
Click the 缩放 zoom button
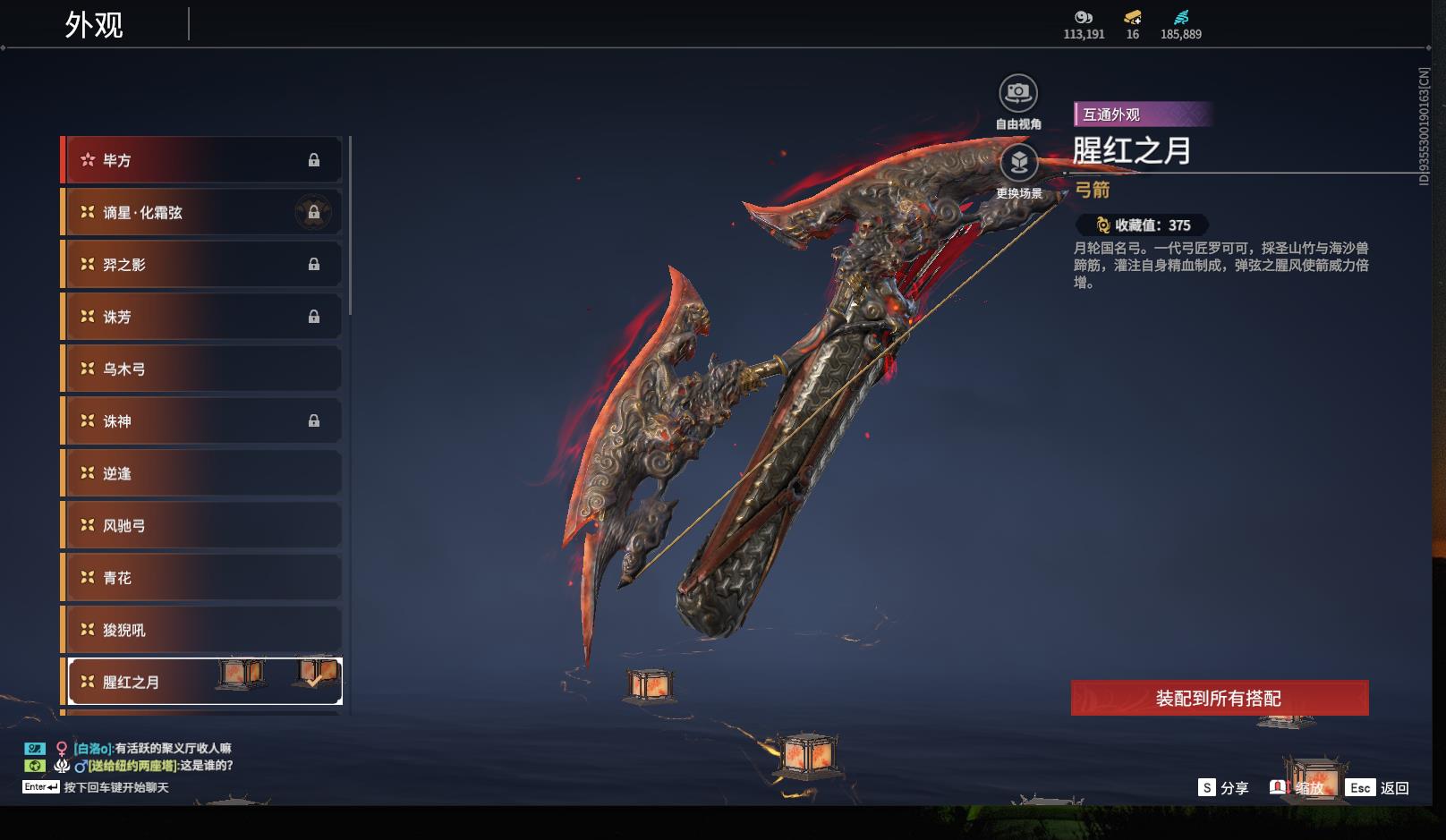[1297, 787]
